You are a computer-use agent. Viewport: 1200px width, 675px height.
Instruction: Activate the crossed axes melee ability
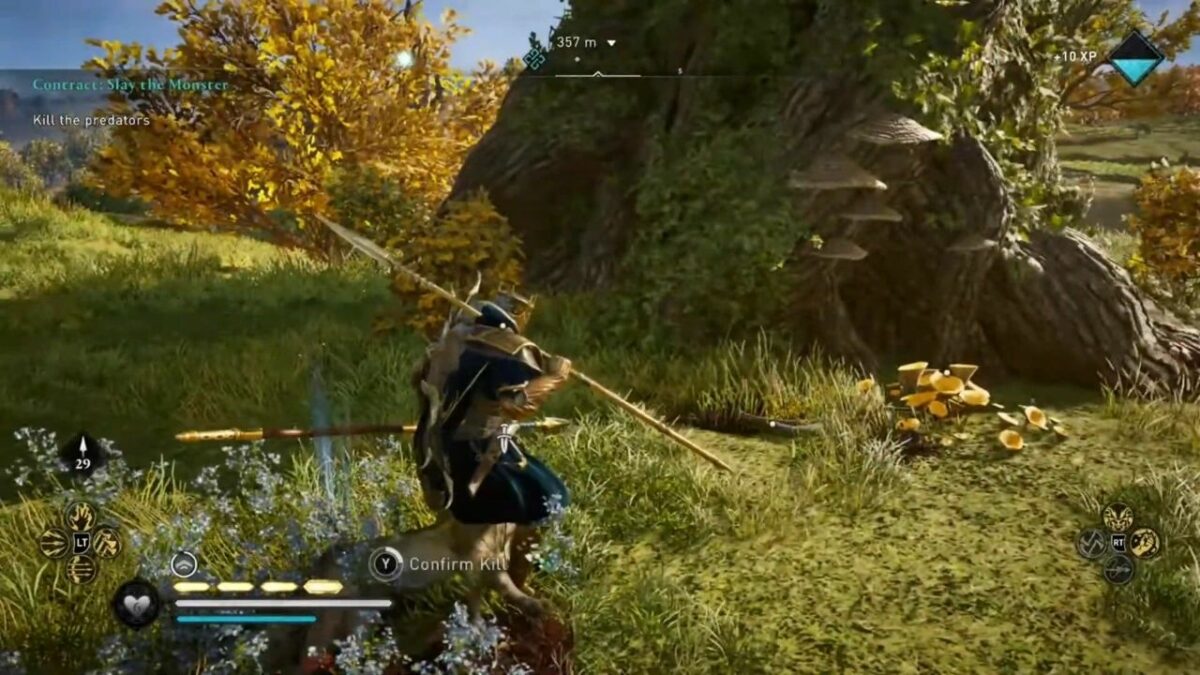pos(1091,543)
